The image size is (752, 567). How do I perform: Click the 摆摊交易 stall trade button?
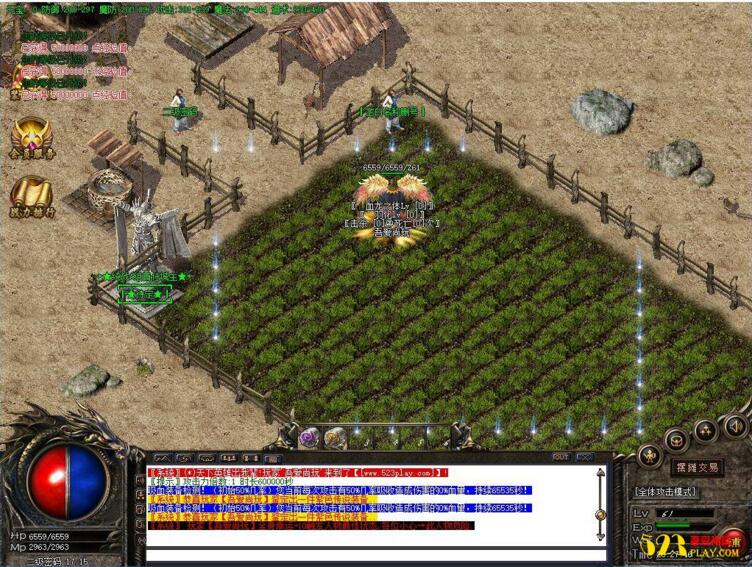(695, 467)
